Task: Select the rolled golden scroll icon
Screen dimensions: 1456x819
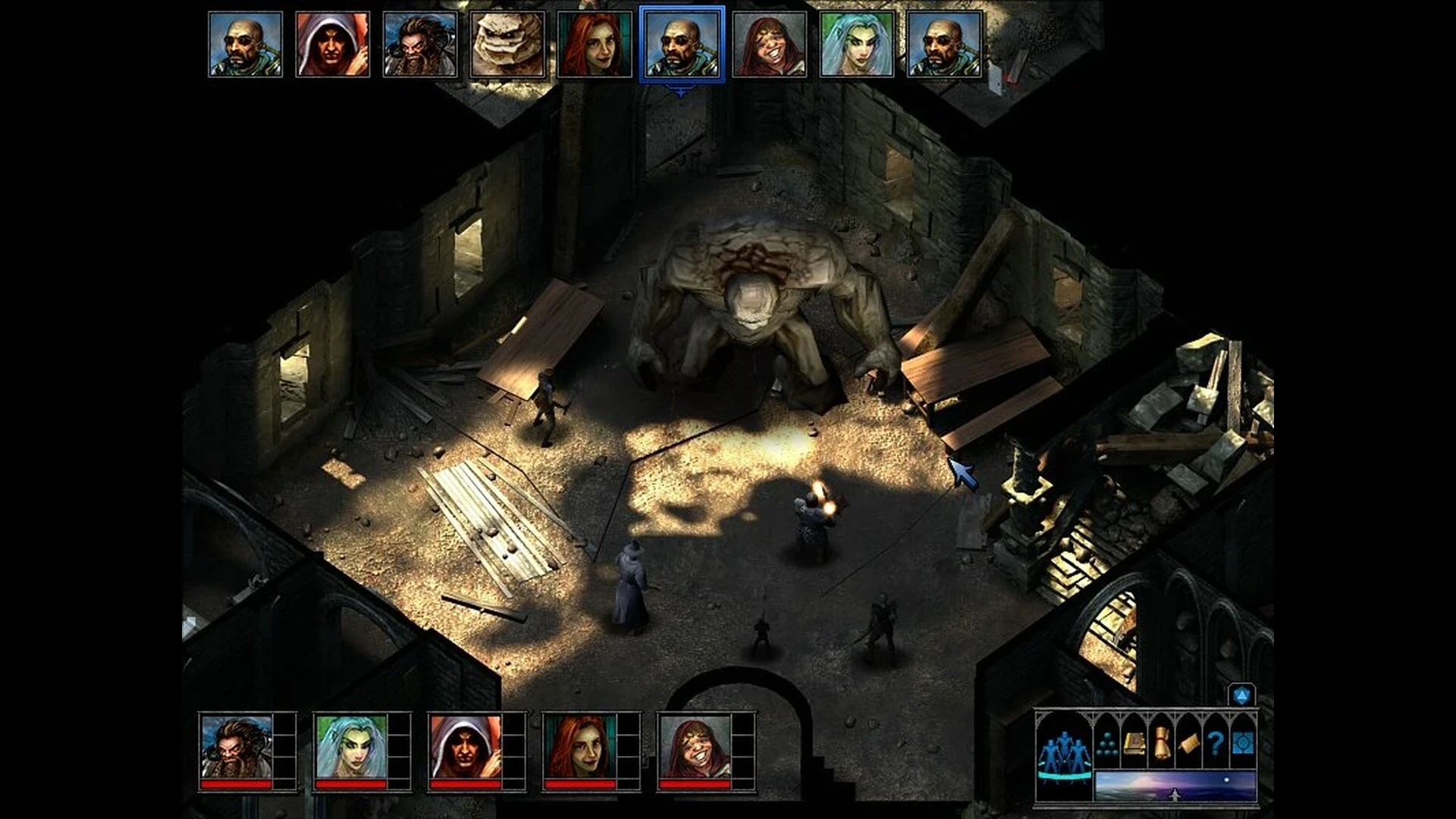Action: pos(1161,744)
